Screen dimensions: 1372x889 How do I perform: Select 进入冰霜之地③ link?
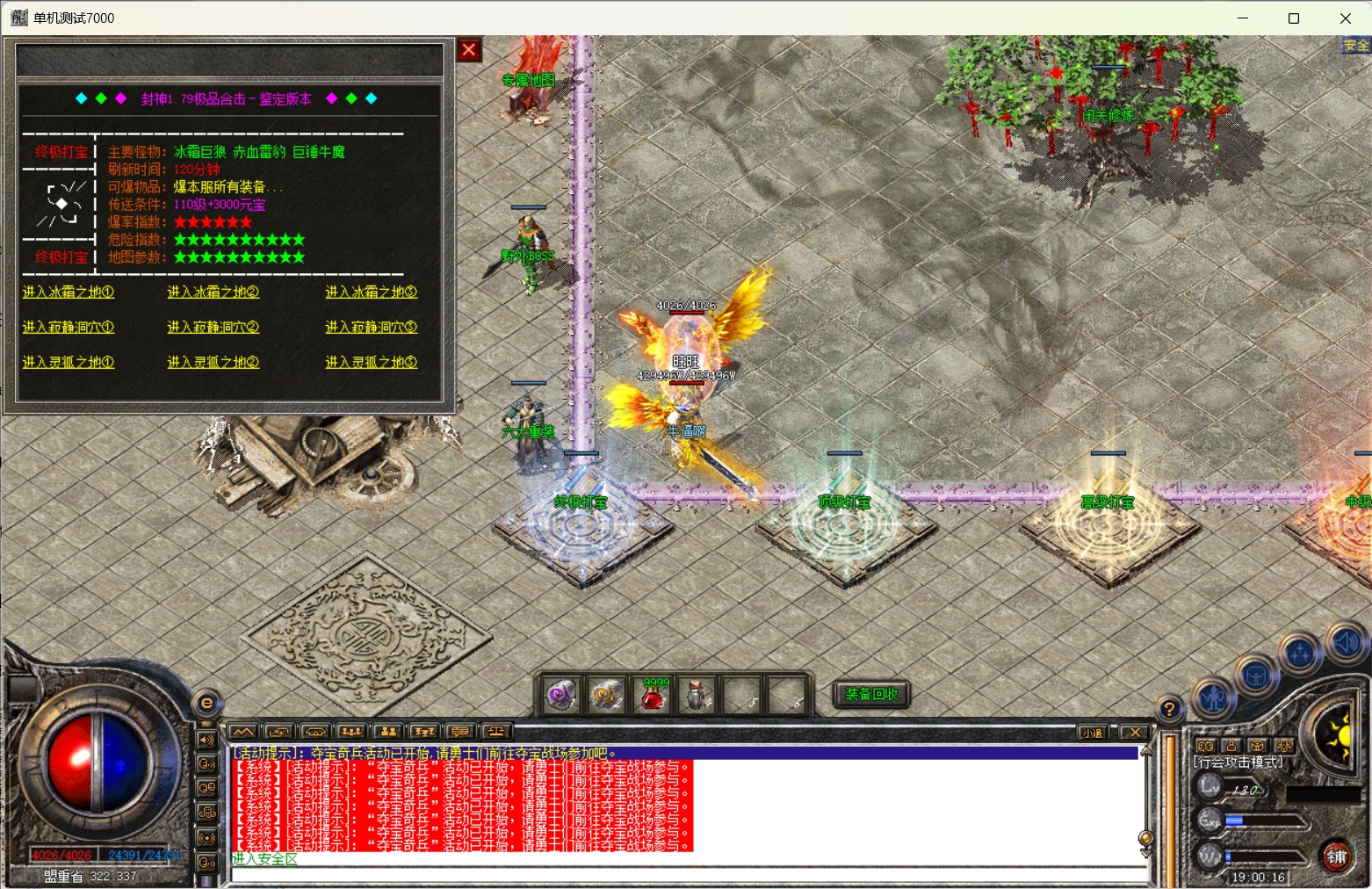pyautogui.click(x=371, y=292)
